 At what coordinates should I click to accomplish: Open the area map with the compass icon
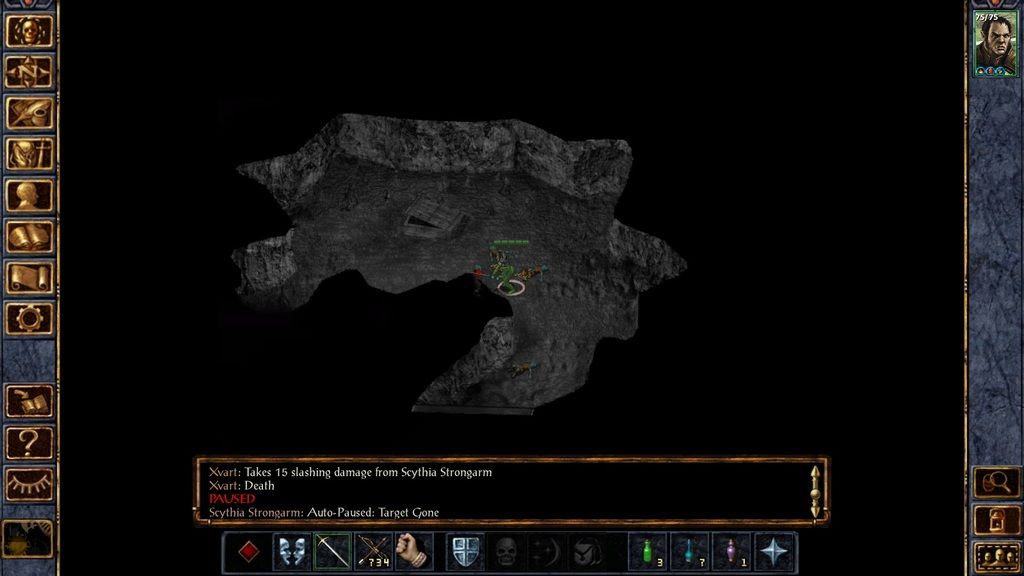click(29, 71)
